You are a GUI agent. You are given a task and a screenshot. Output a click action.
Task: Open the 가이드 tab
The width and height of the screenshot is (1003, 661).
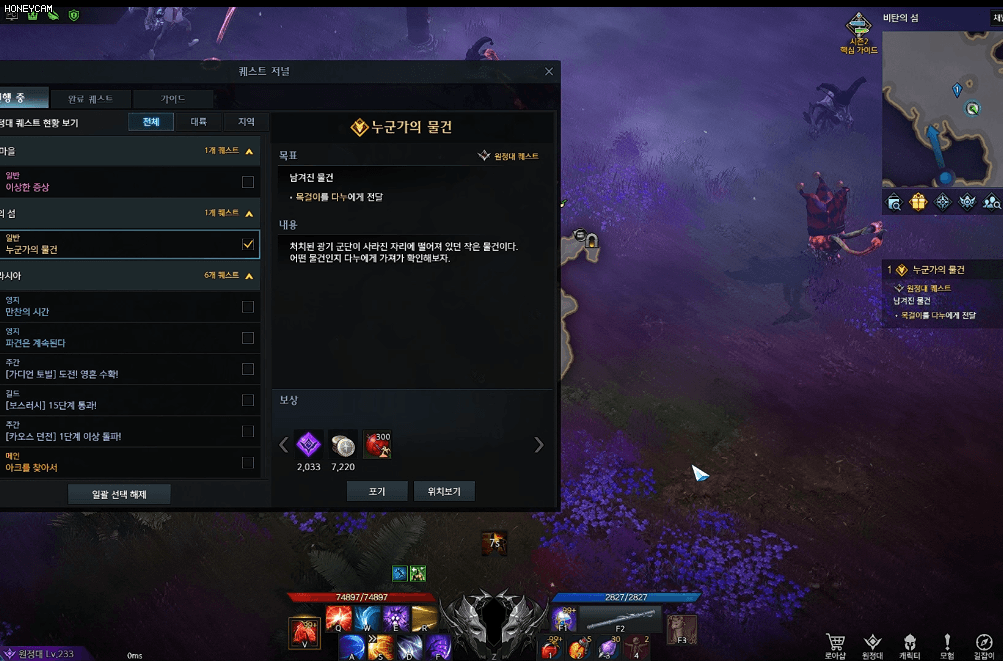point(173,99)
